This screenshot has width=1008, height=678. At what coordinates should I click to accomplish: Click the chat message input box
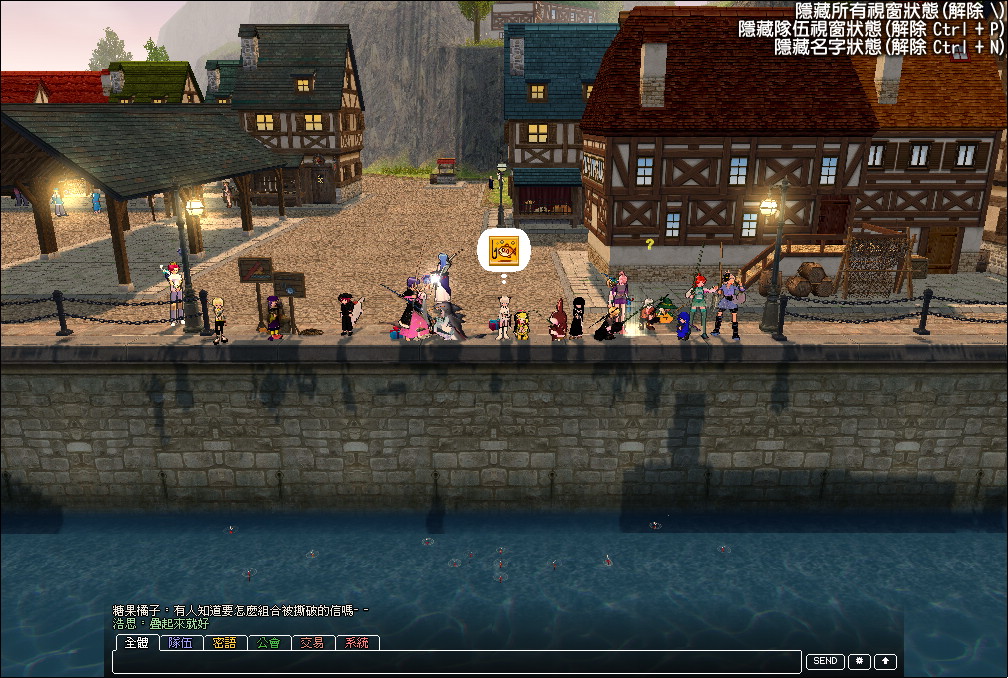457,662
